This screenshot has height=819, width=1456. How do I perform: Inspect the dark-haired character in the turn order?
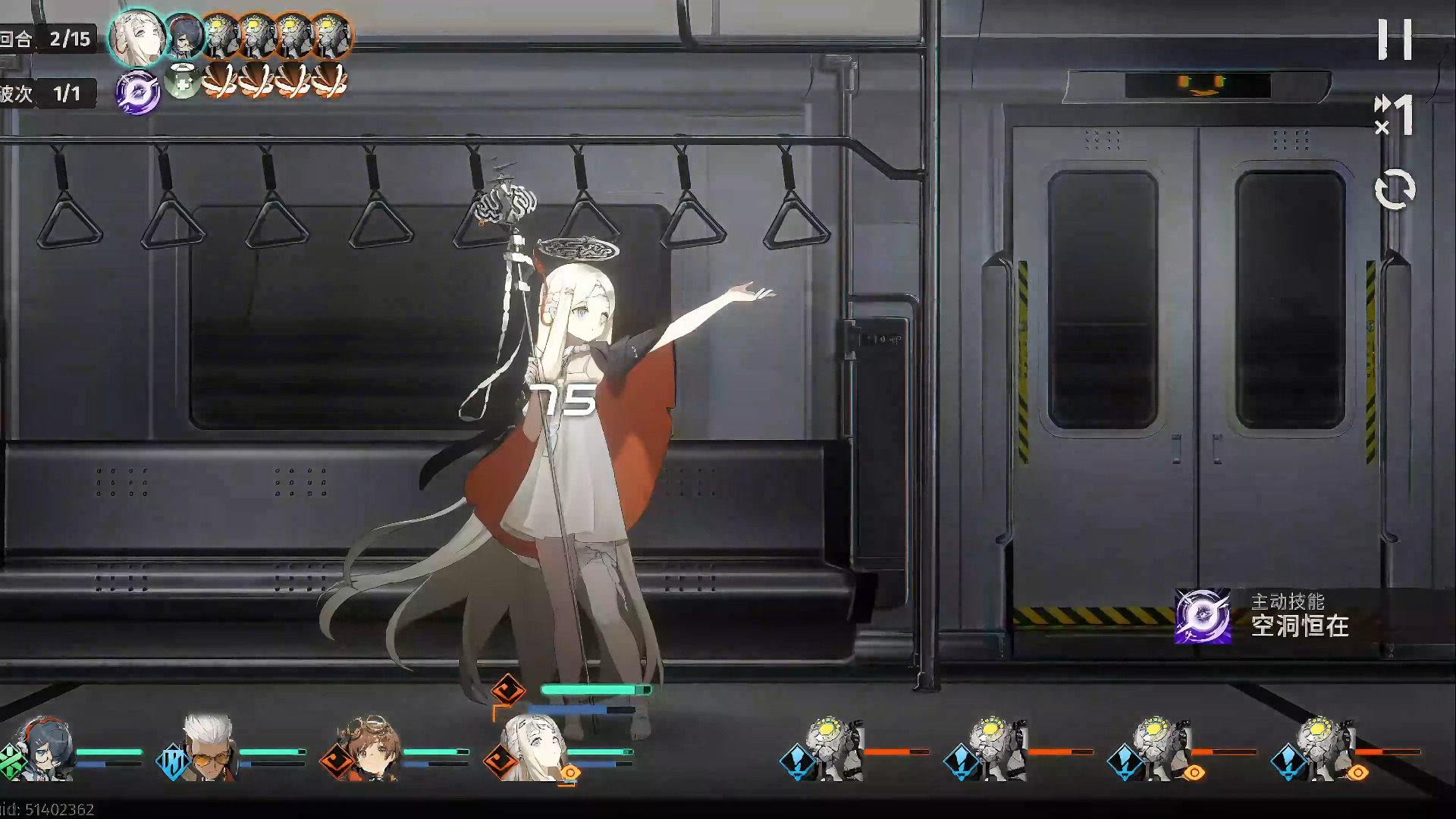pyautogui.click(x=182, y=36)
